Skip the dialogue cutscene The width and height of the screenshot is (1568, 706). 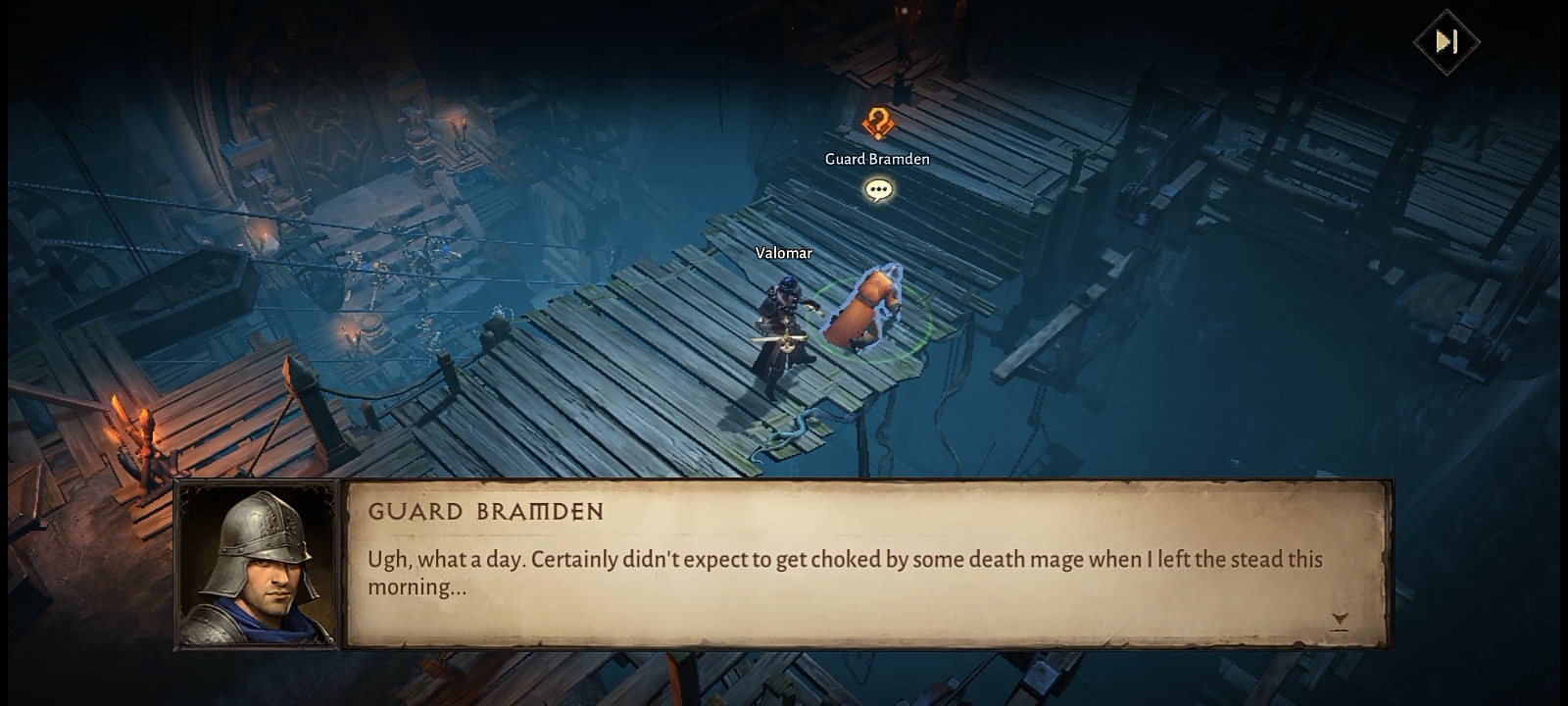[1446, 41]
